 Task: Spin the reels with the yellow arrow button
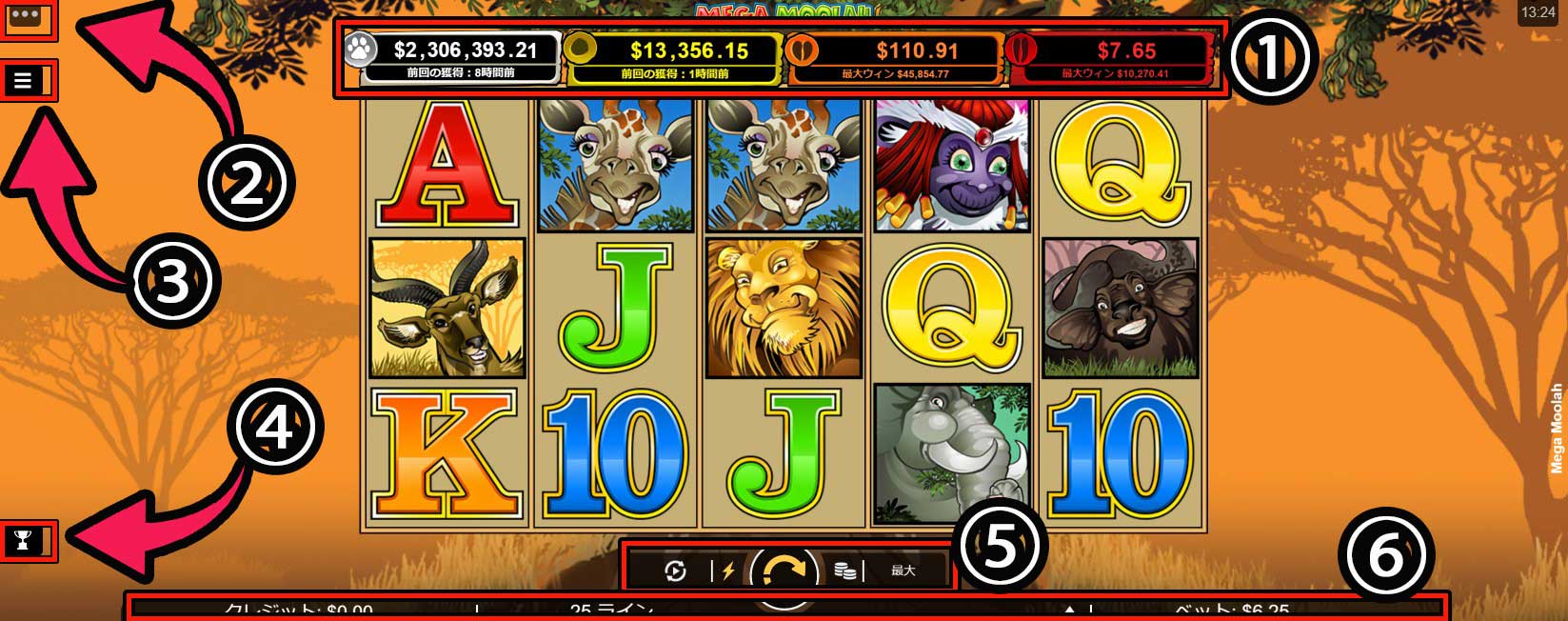coord(784,572)
